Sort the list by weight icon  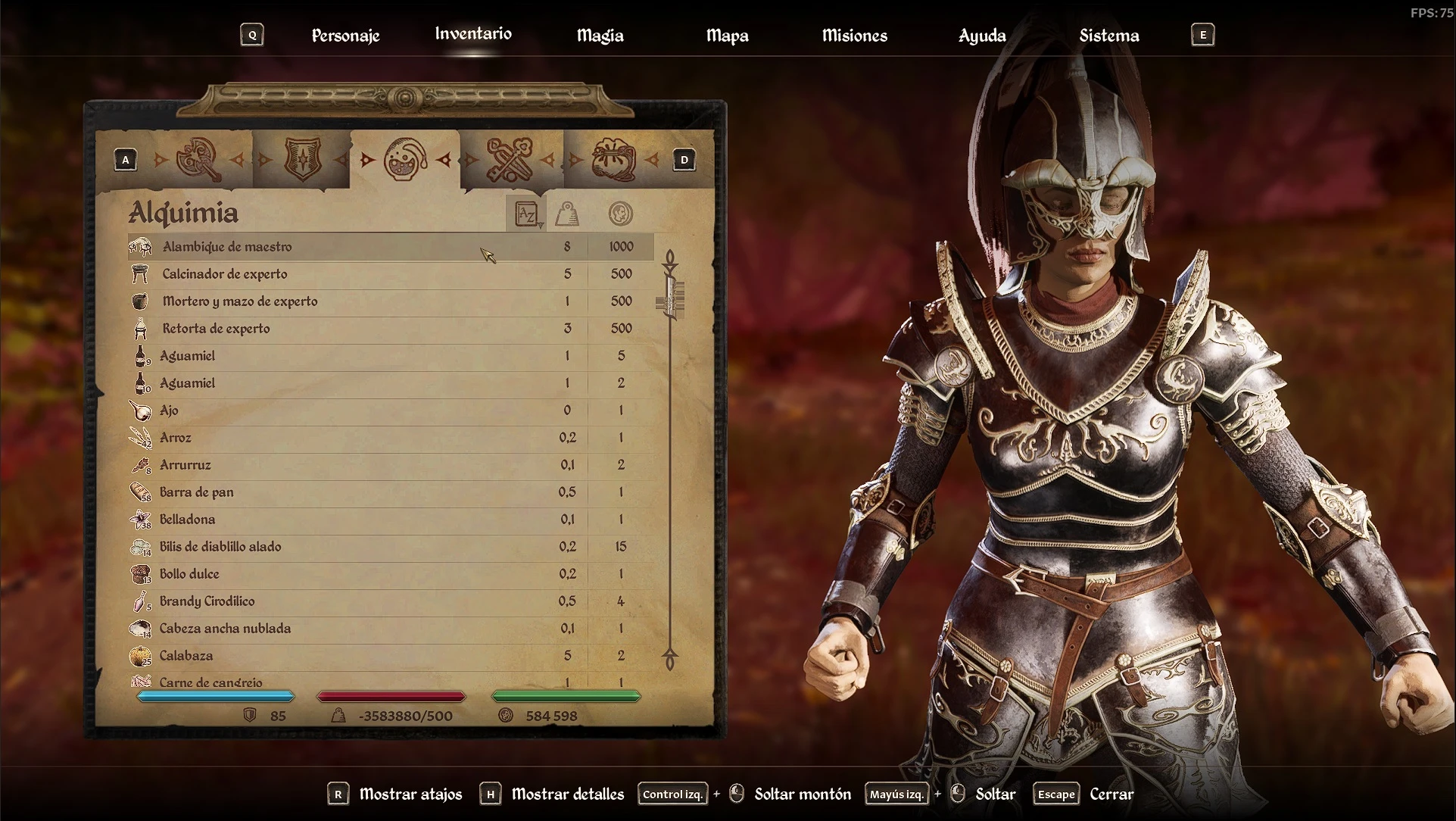[567, 214]
